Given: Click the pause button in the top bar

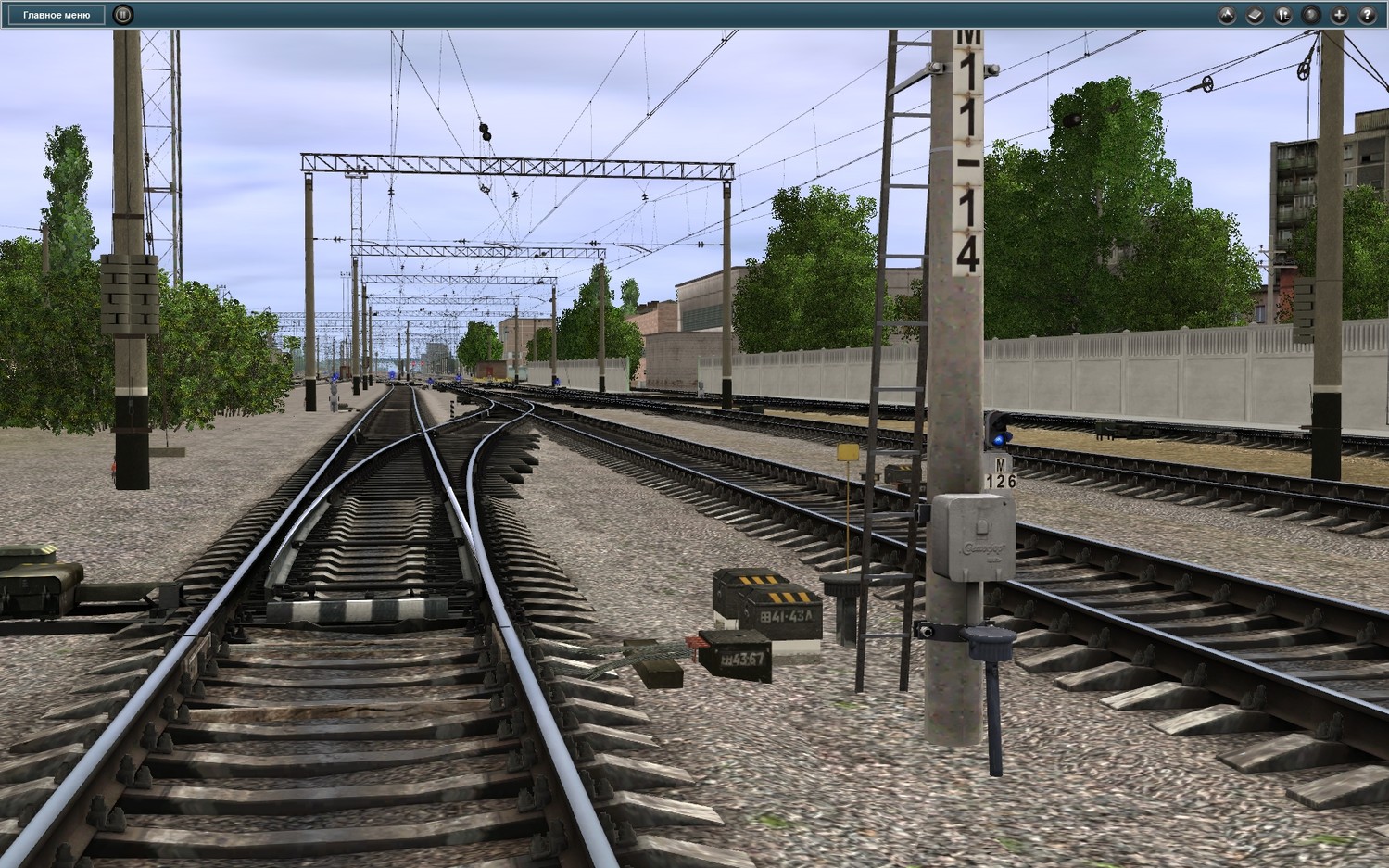Looking at the screenshot, I should (x=122, y=15).
